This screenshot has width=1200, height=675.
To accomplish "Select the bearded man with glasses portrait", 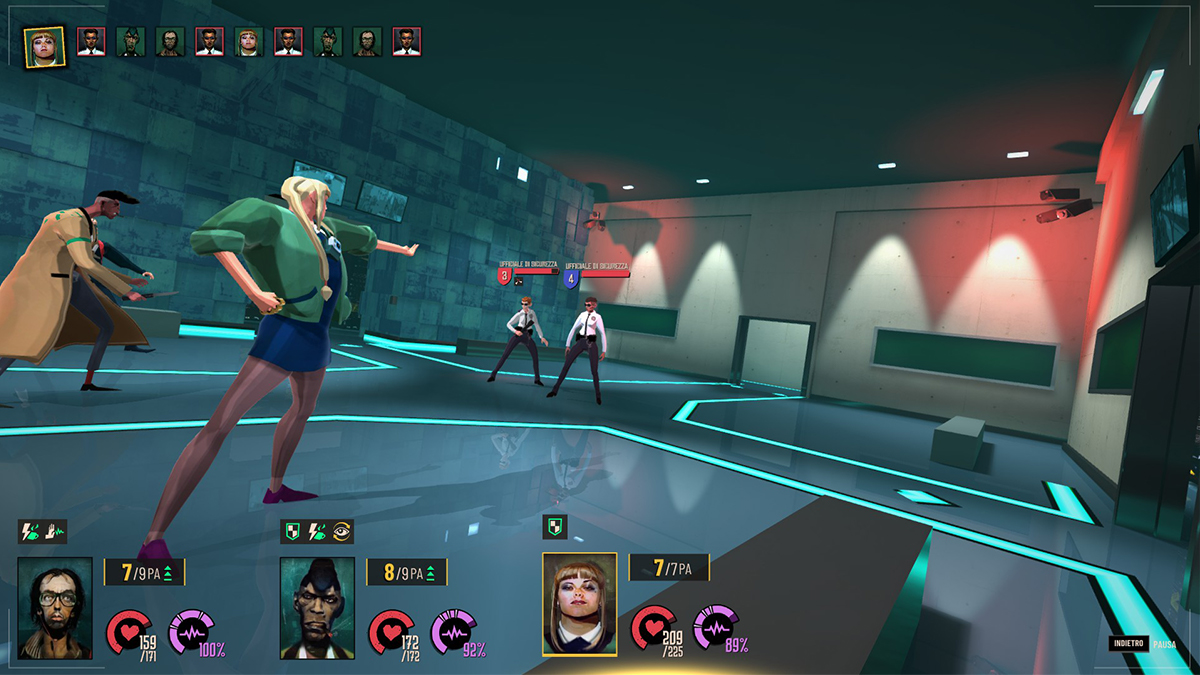I will [55, 608].
